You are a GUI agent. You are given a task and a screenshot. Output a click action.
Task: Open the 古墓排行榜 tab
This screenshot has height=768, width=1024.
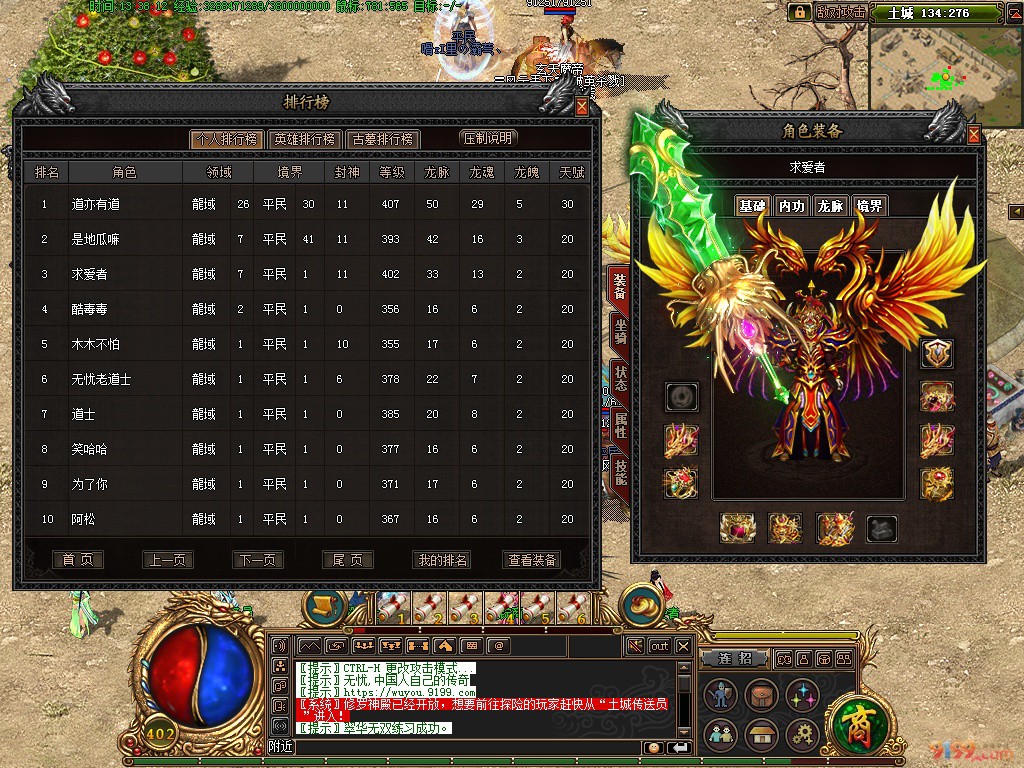382,139
